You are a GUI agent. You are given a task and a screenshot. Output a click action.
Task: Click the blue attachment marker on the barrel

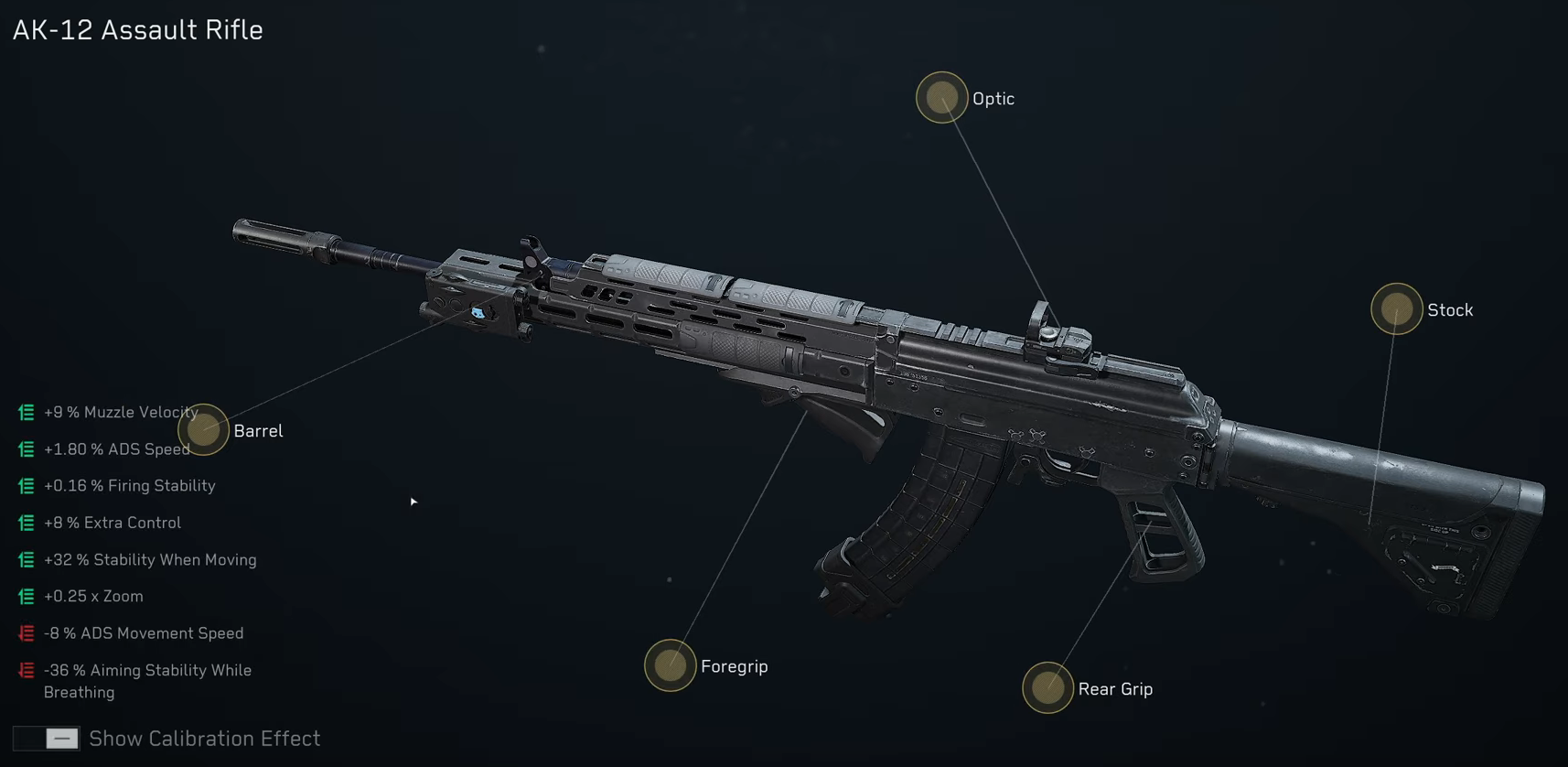(478, 314)
